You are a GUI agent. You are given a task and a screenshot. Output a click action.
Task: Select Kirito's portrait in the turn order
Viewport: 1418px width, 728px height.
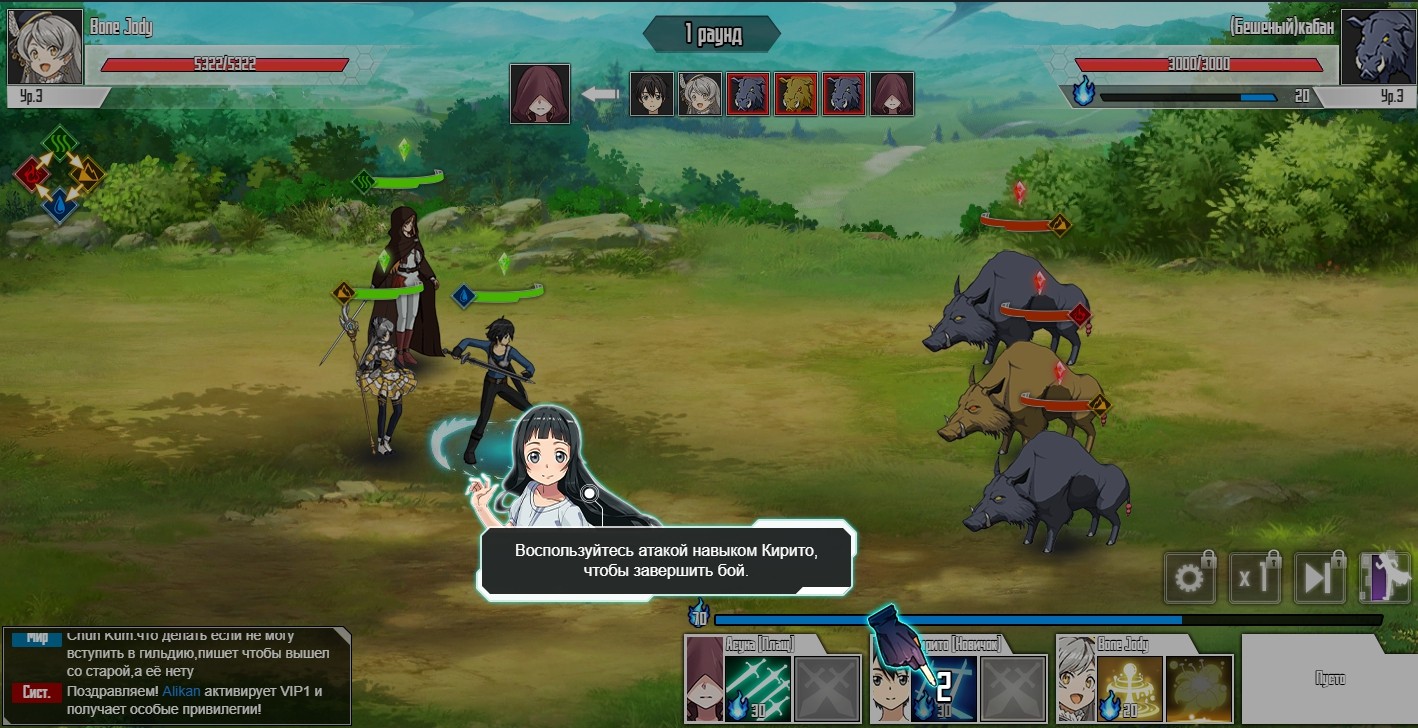[651, 94]
